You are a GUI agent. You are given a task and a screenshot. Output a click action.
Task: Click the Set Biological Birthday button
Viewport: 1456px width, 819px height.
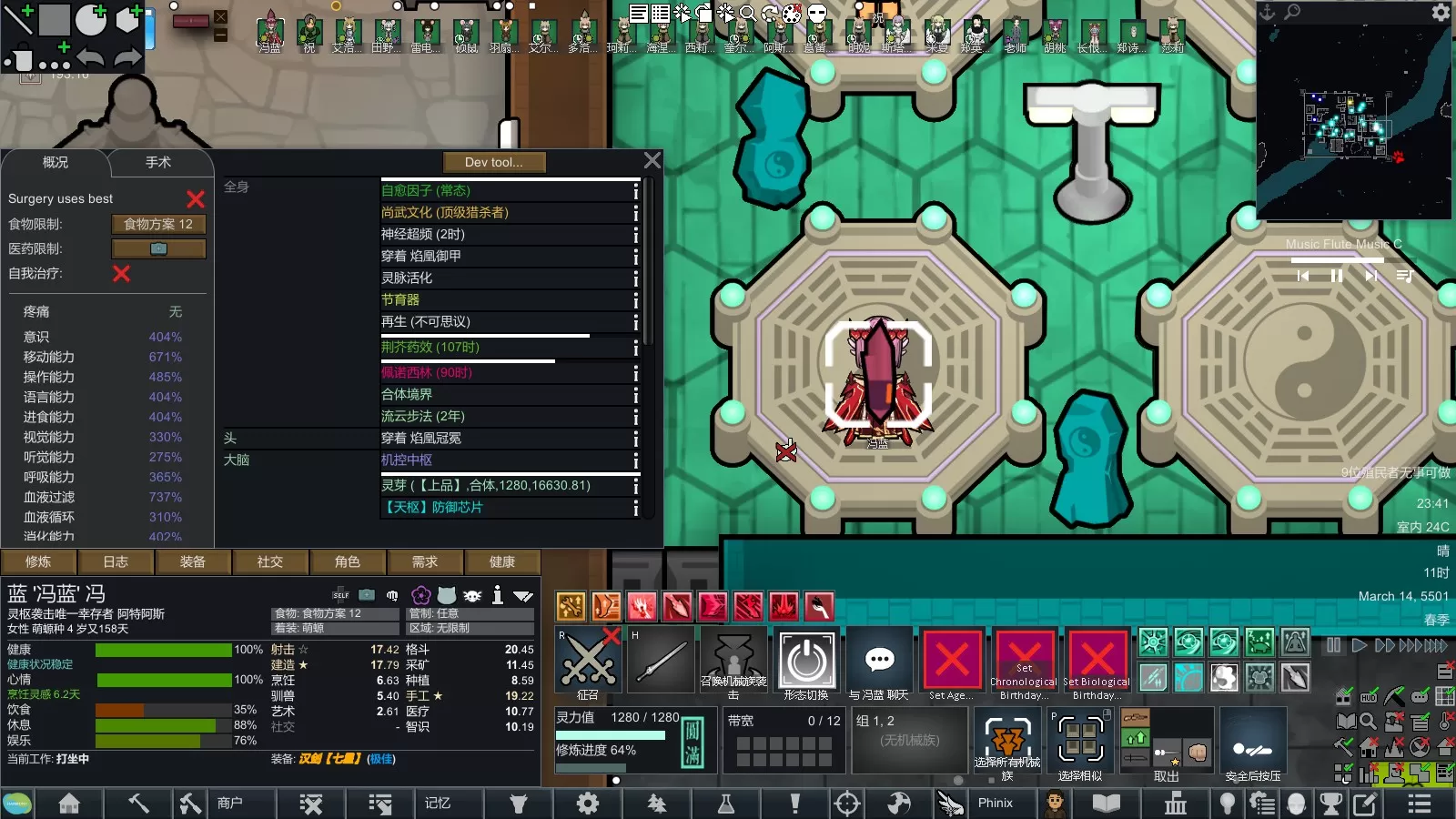(x=1097, y=662)
